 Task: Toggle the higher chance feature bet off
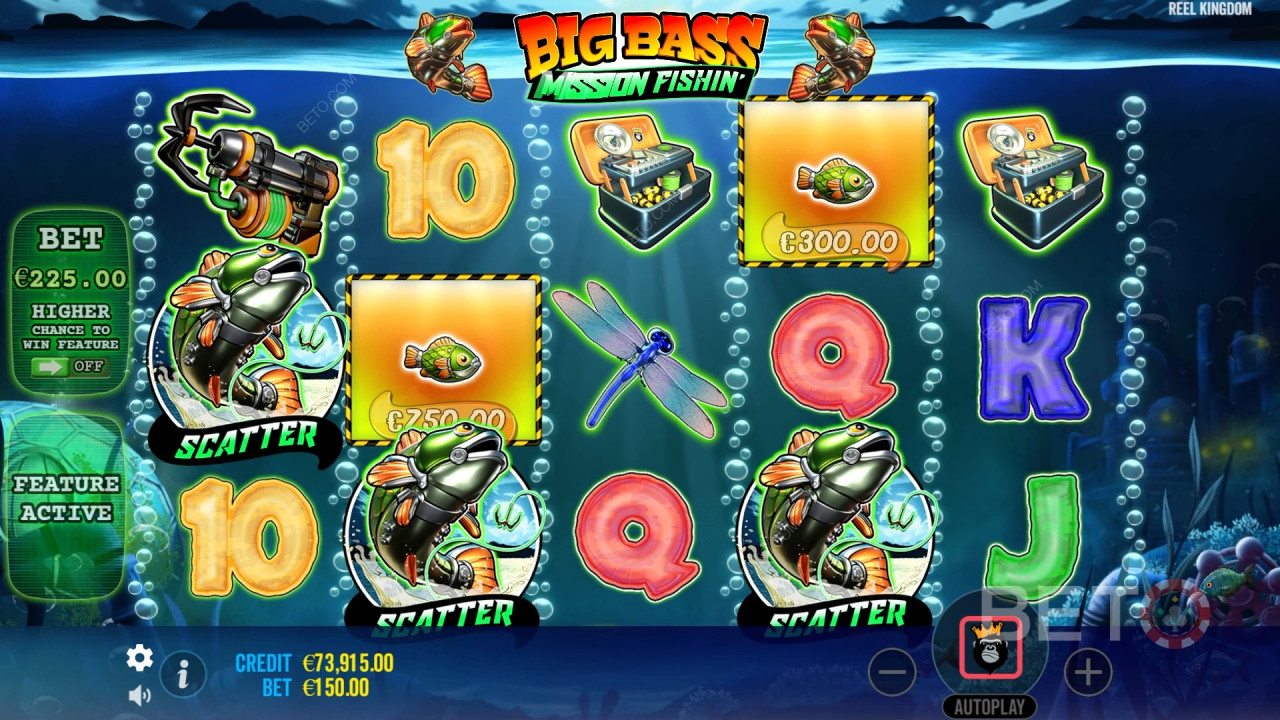[x=68, y=366]
